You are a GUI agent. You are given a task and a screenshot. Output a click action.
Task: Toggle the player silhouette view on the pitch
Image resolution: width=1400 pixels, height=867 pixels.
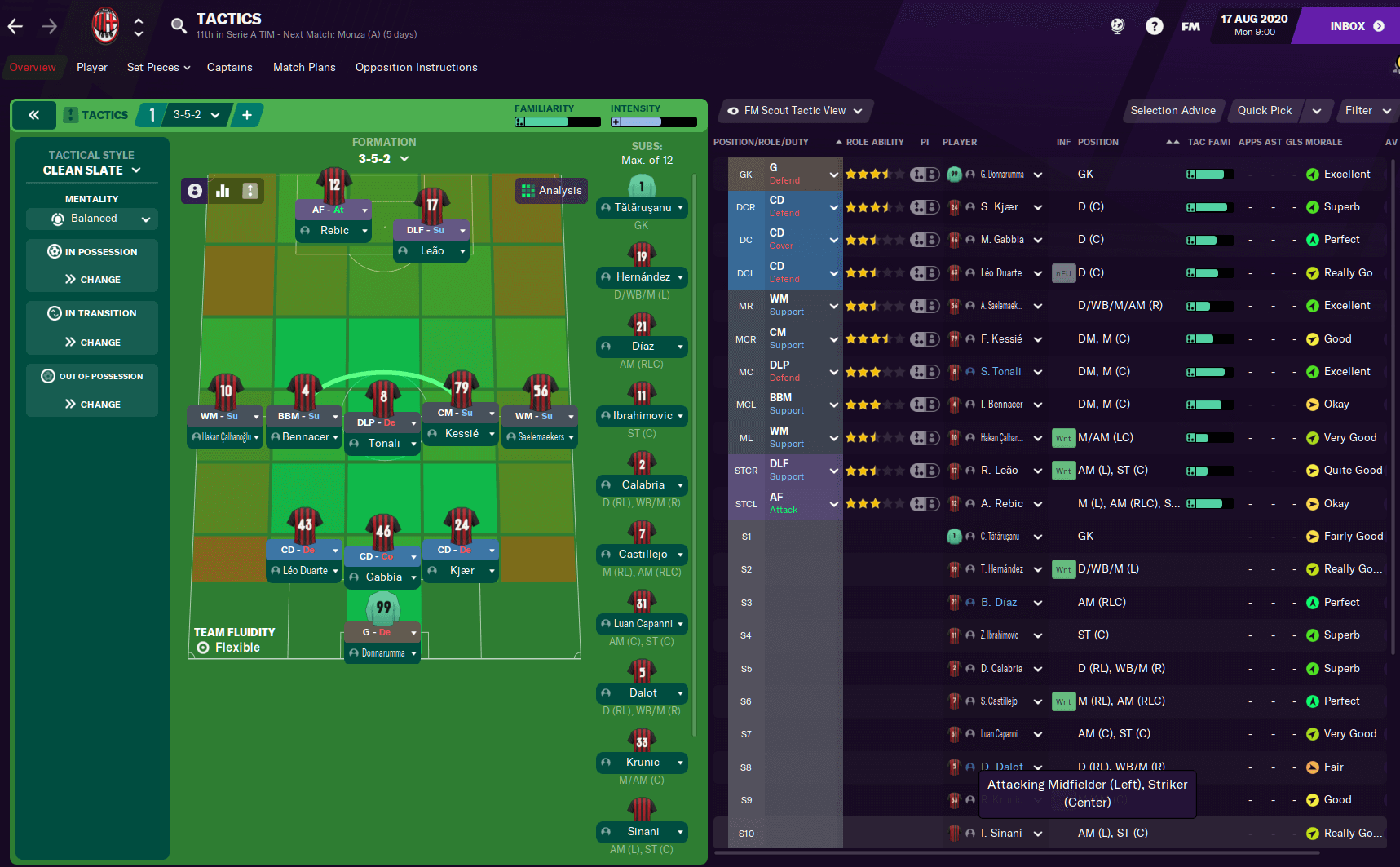click(194, 190)
